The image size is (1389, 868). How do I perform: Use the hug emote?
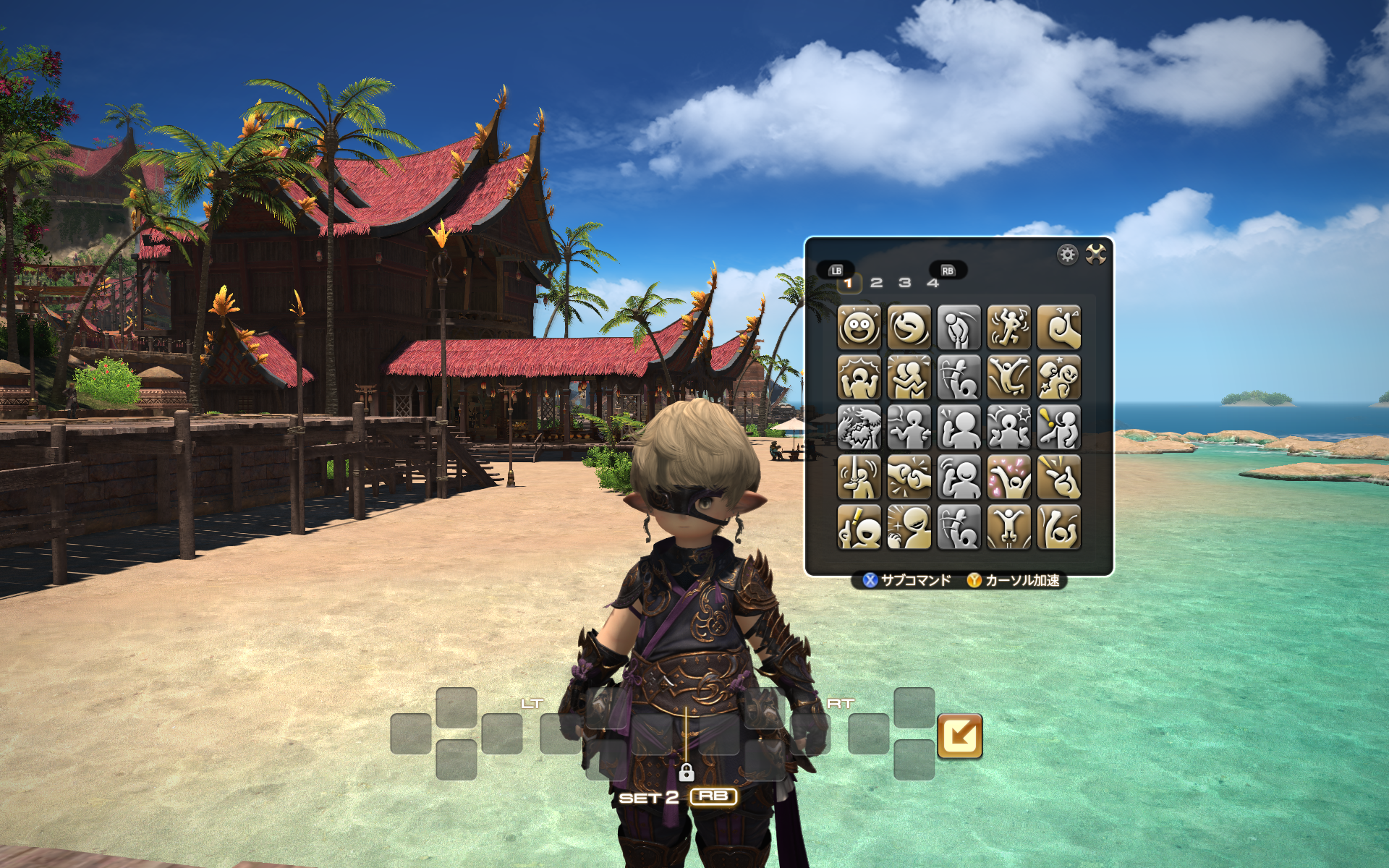pos(909,377)
